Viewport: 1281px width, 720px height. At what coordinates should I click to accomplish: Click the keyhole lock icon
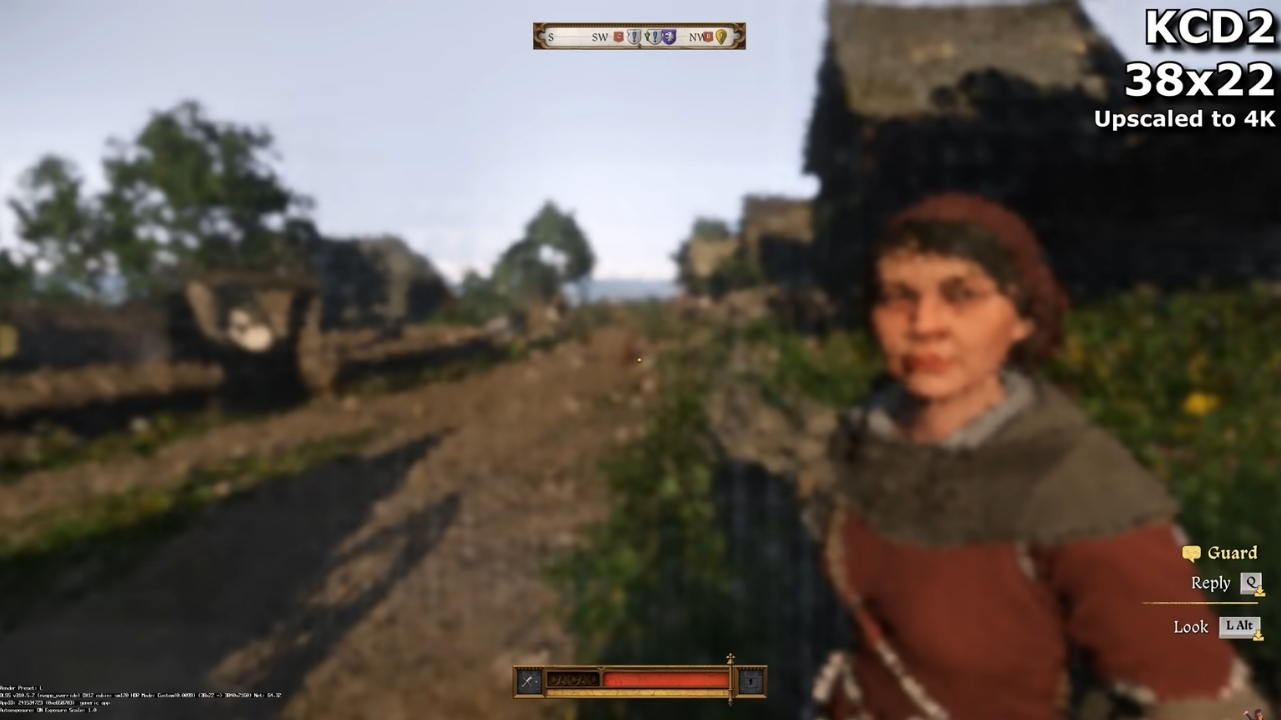(x=751, y=681)
